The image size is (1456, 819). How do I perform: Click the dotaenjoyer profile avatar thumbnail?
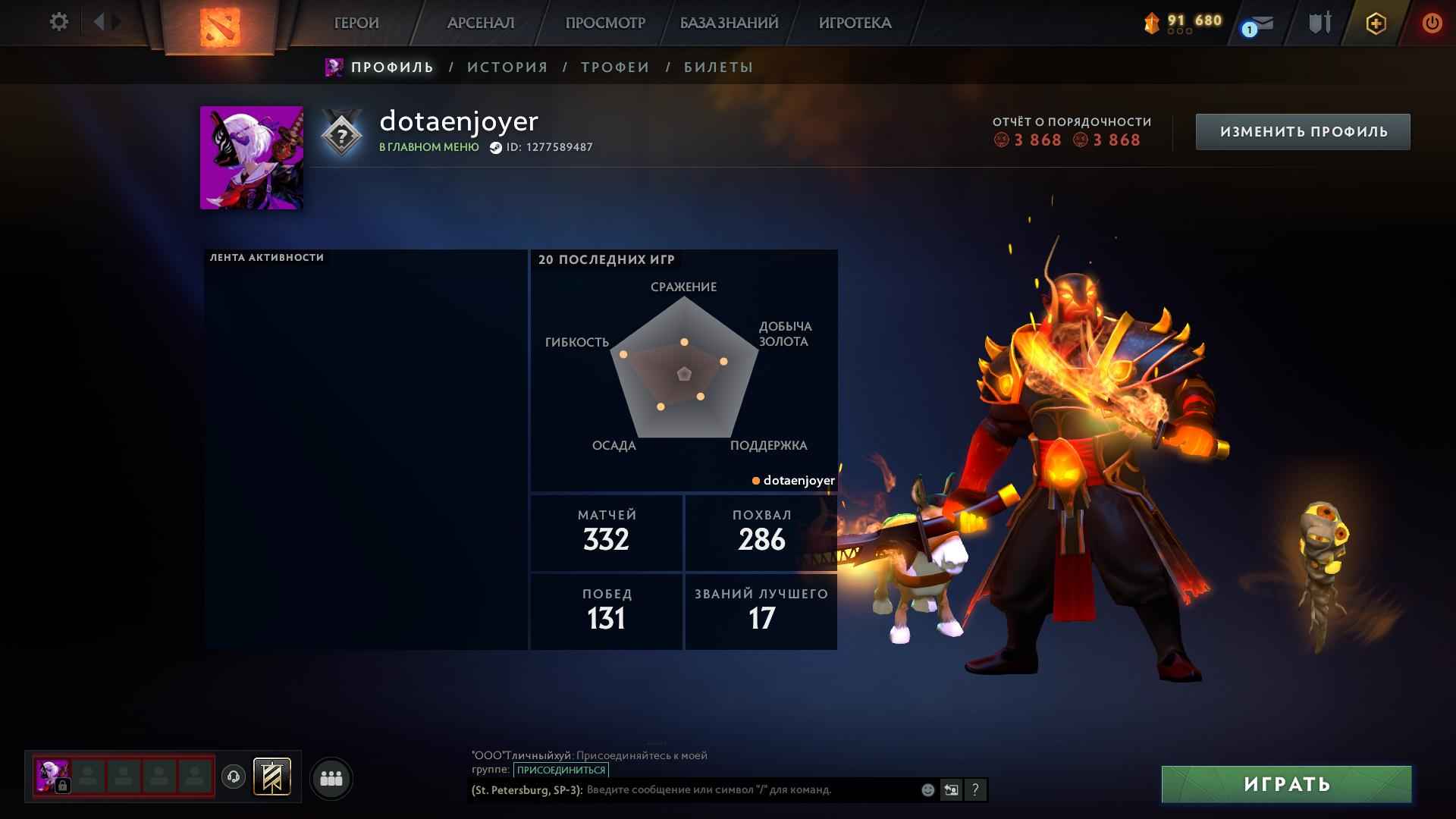[x=251, y=156]
